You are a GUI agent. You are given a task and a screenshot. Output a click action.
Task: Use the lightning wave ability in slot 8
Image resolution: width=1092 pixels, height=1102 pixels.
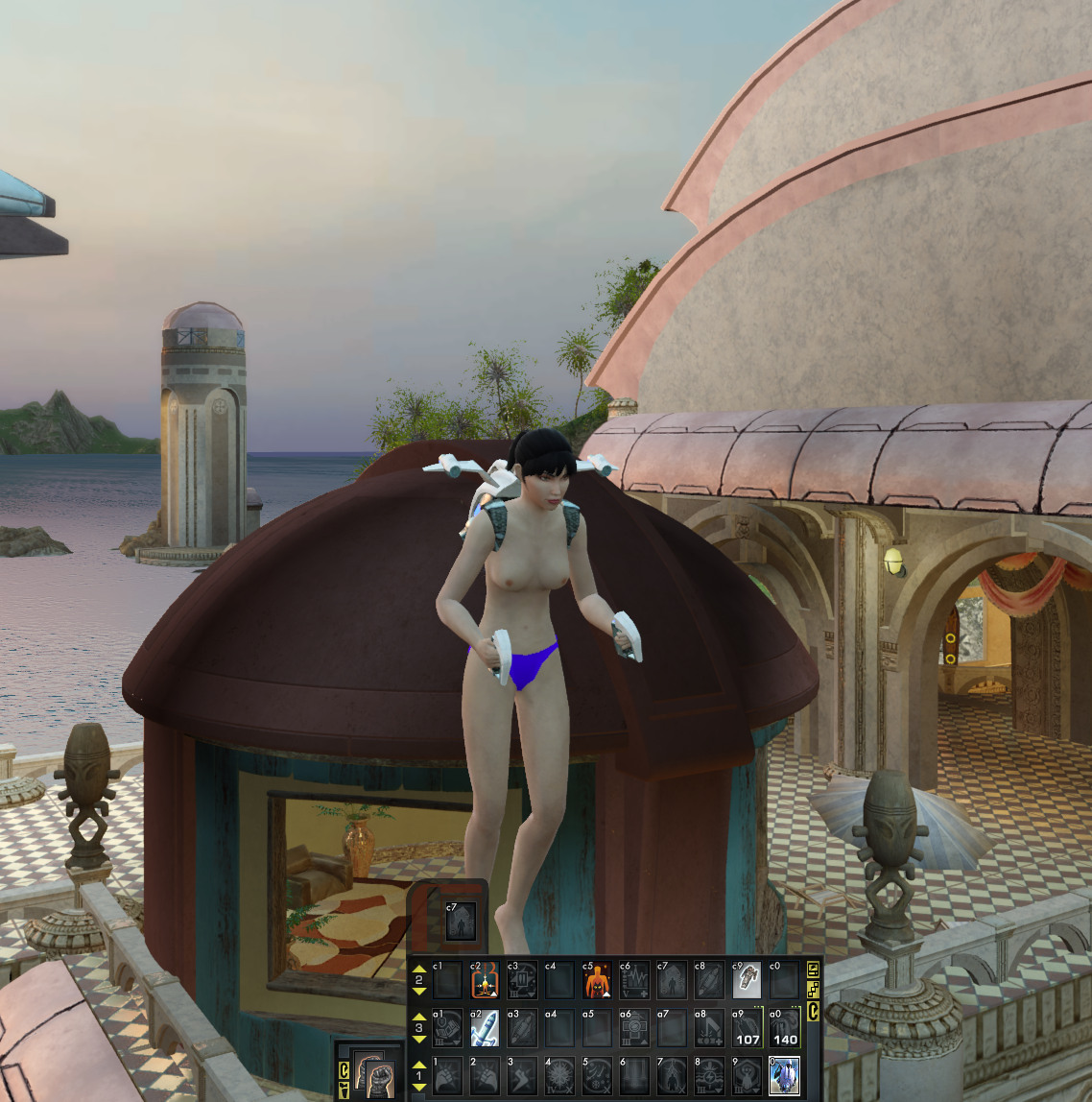(709, 1076)
